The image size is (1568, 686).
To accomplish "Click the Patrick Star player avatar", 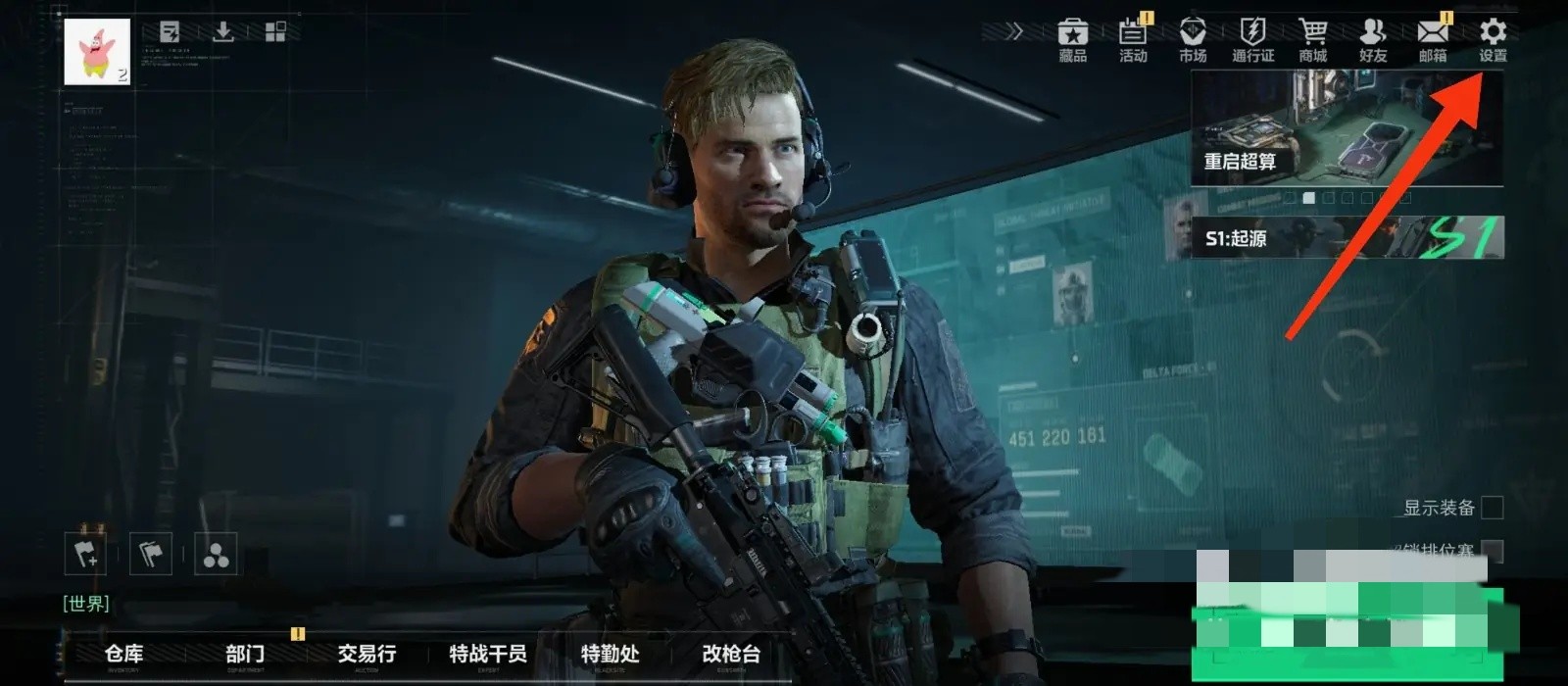I will (x=97, y=52).
